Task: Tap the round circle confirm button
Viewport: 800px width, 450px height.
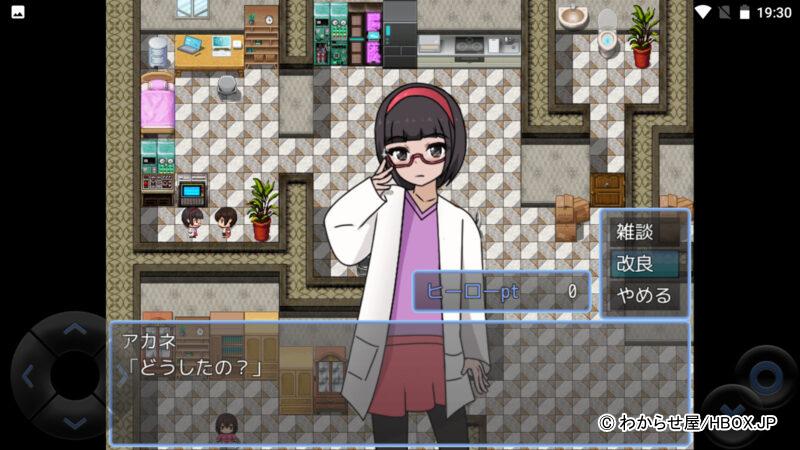Action: pos(766,376)
